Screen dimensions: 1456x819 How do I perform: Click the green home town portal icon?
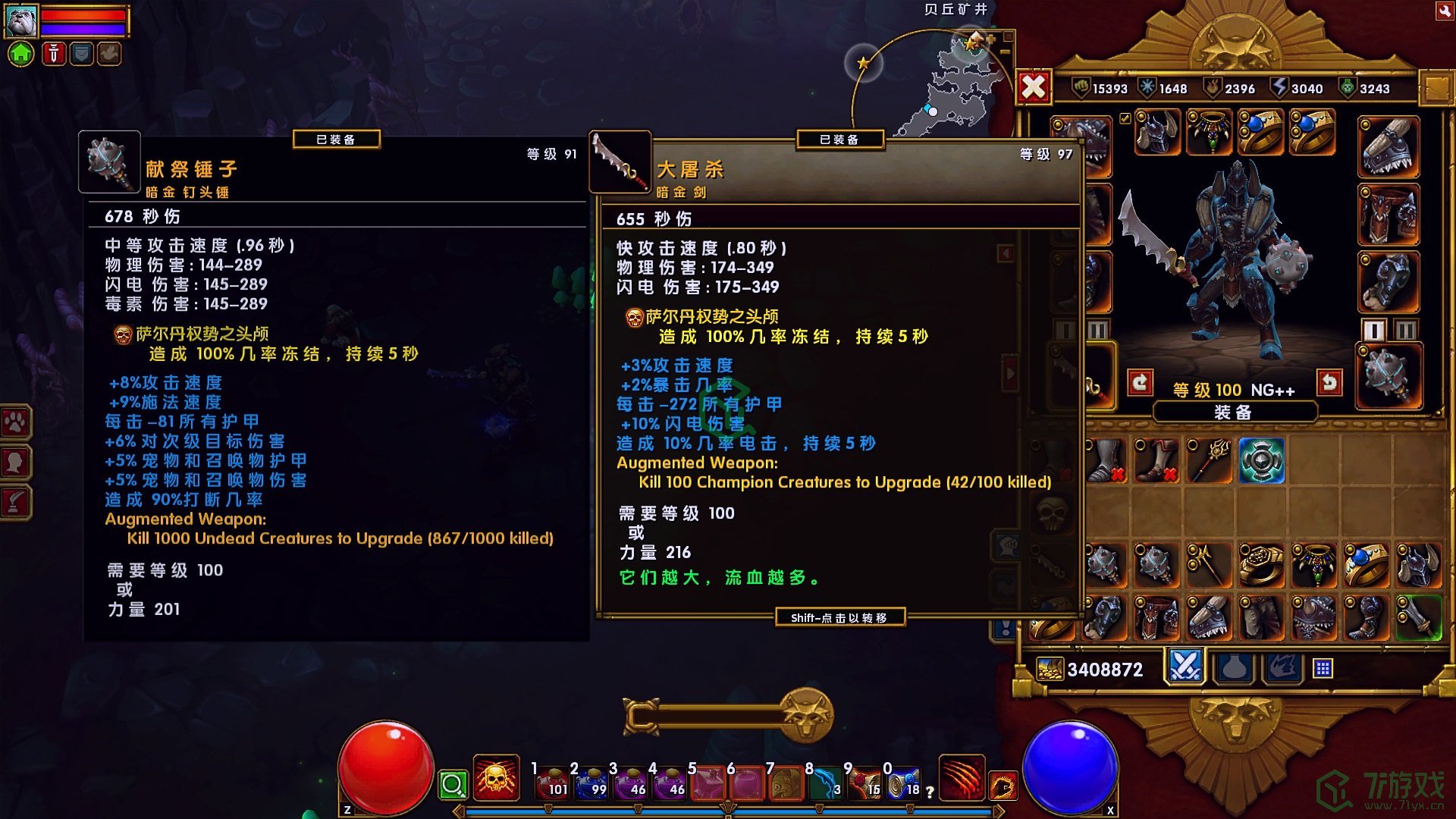click(x=21, y=54)
